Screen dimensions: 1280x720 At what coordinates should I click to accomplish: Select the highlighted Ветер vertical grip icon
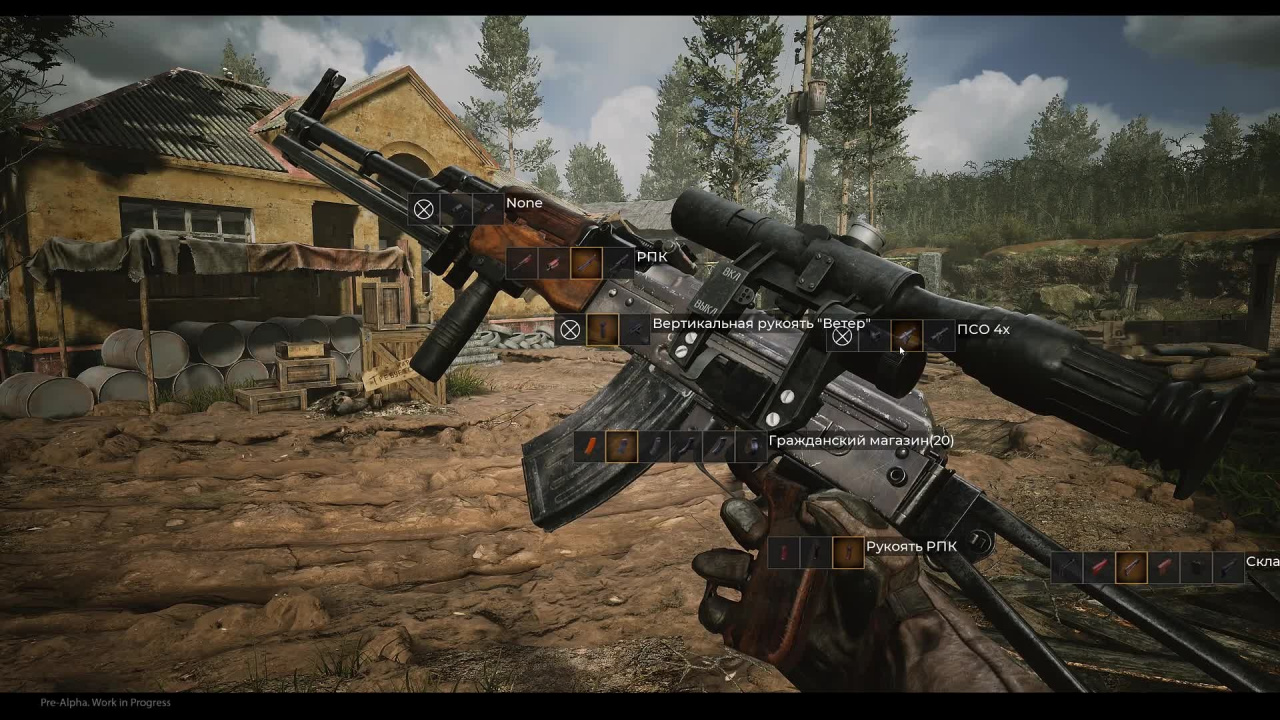coord(602,329)
